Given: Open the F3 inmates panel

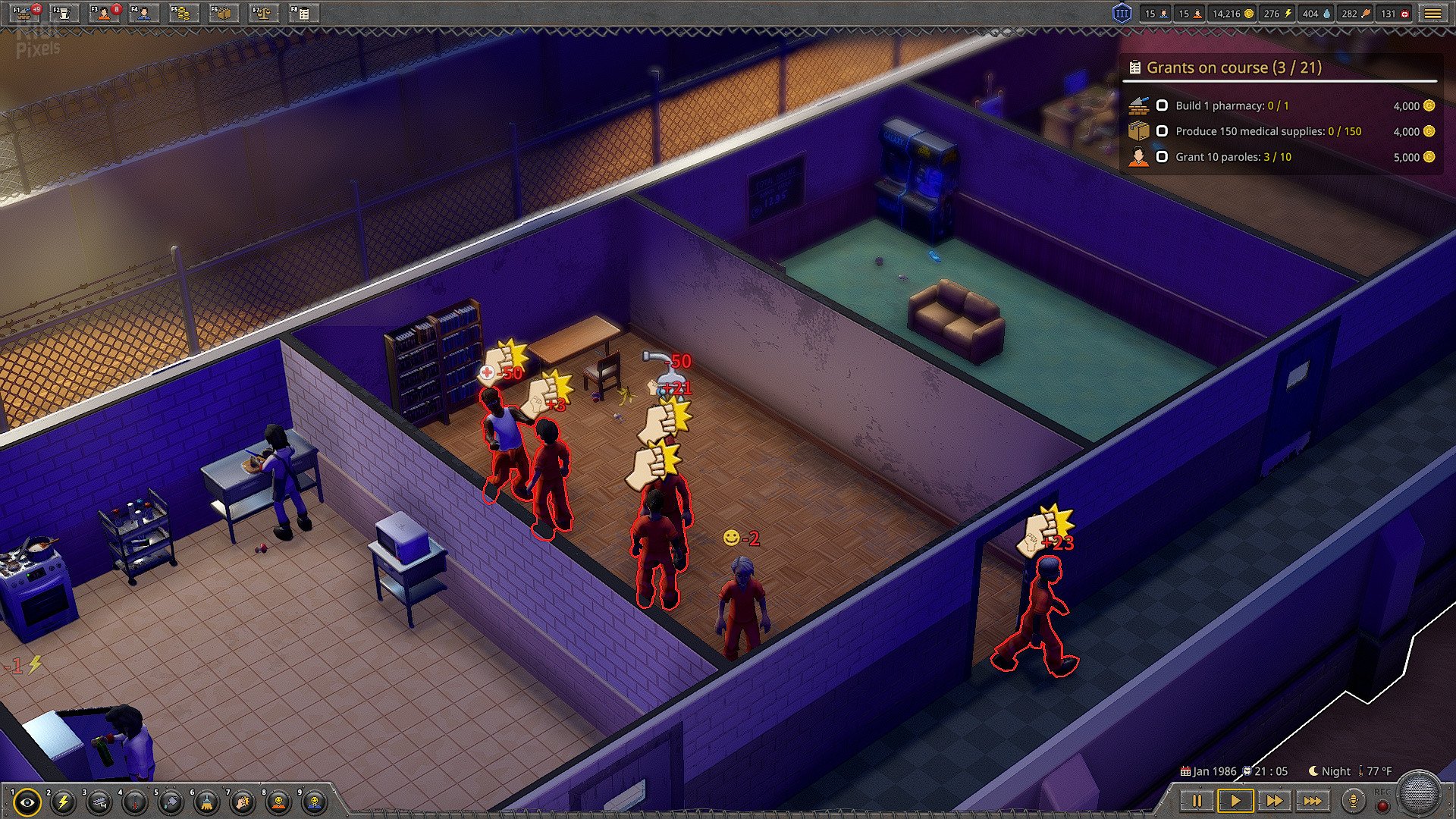Looking at the screenshot, I should click(x=105, y=13).
